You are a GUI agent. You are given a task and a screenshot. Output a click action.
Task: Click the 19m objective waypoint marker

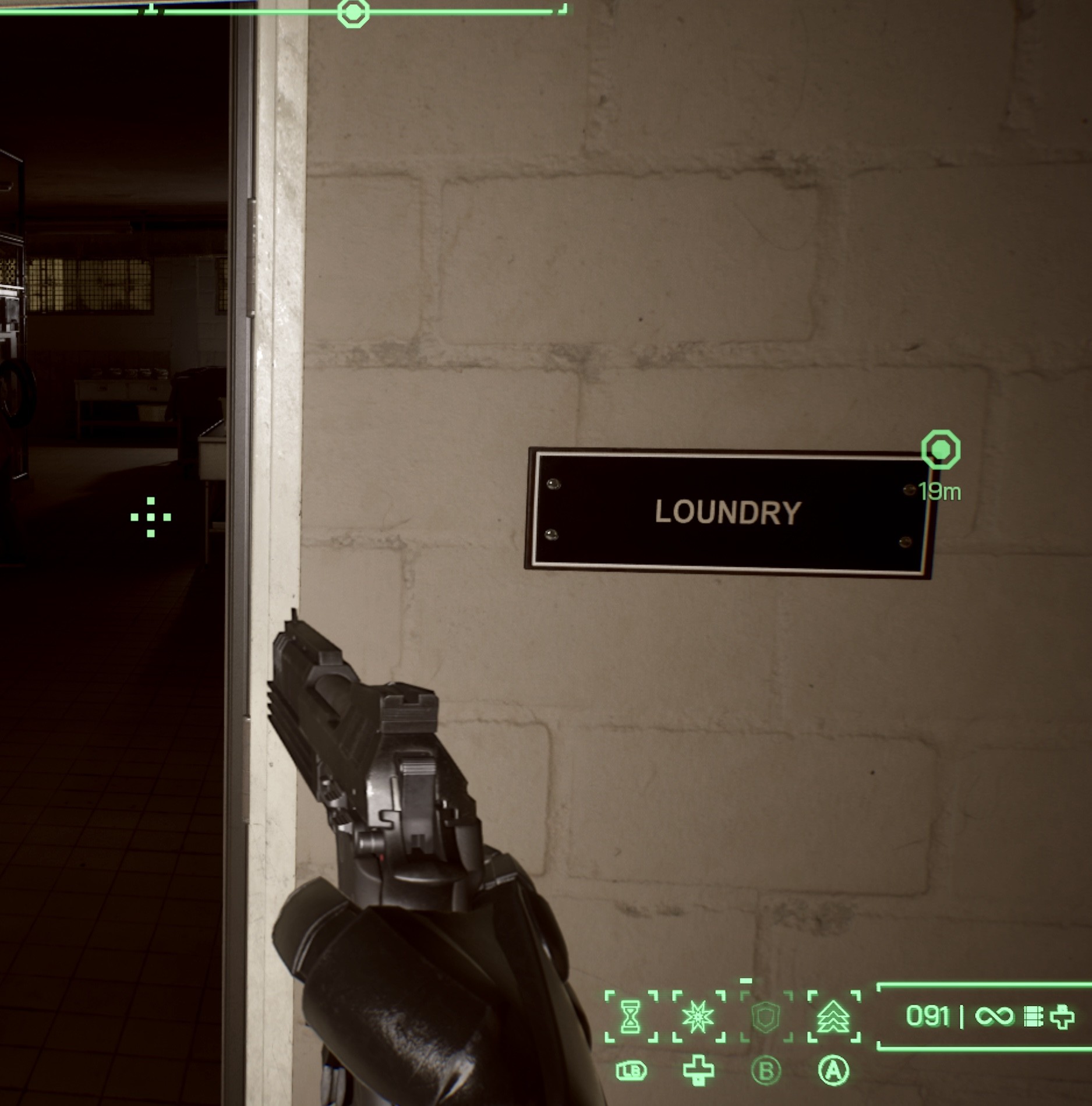(x=940, y=450)
